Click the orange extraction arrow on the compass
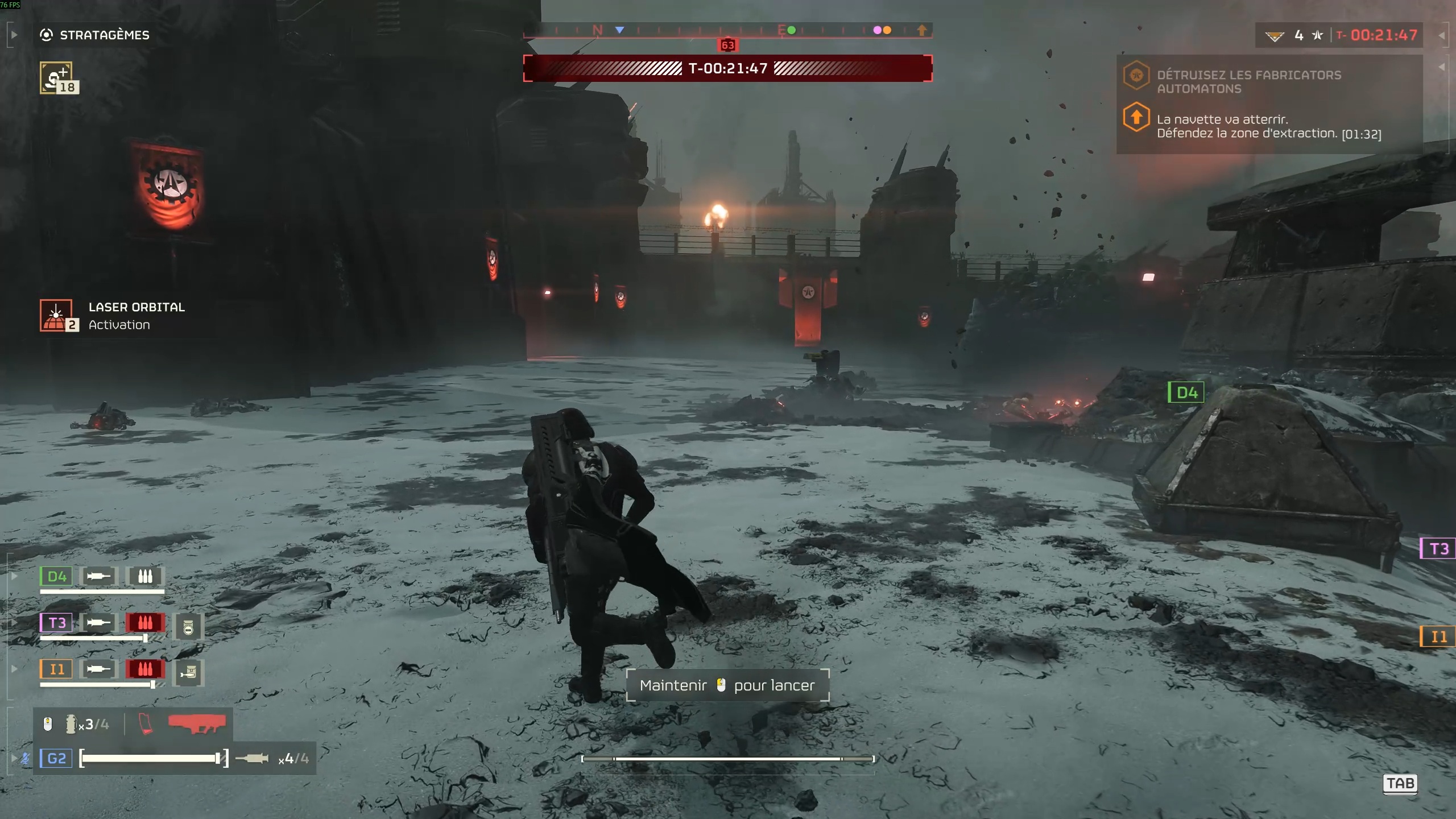 coord(921,30)
